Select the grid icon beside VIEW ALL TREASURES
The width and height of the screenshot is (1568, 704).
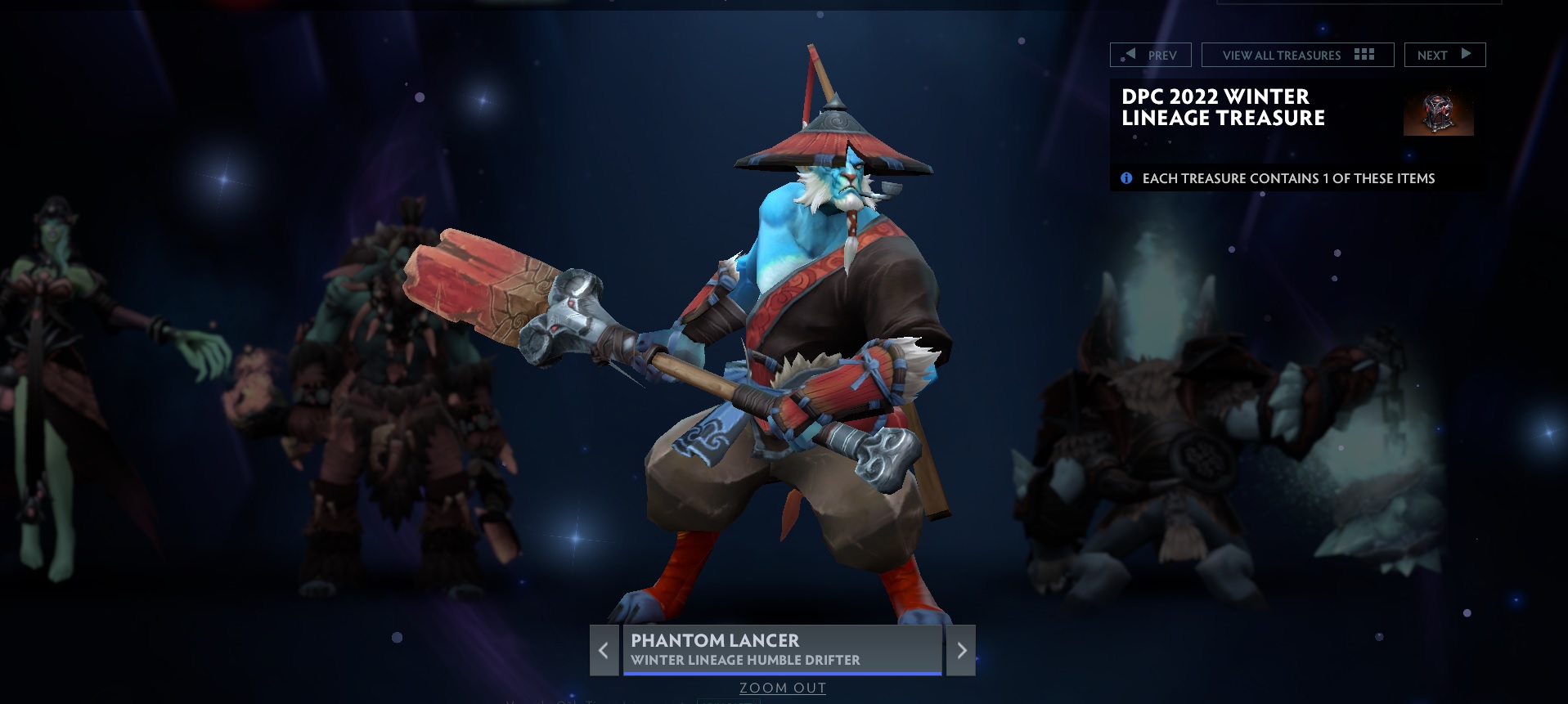1364,55
